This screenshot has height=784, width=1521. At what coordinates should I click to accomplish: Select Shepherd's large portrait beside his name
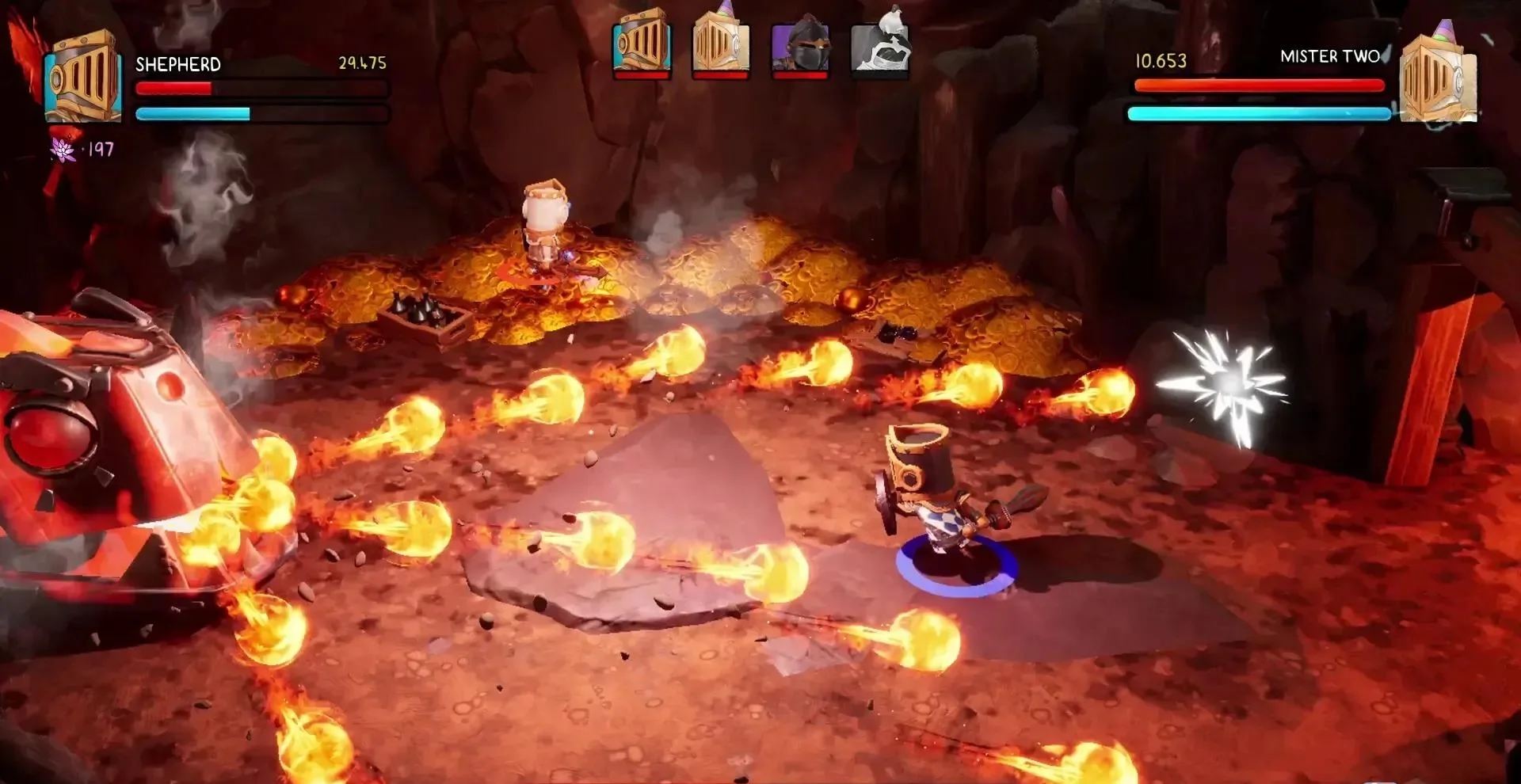point(82,78)
